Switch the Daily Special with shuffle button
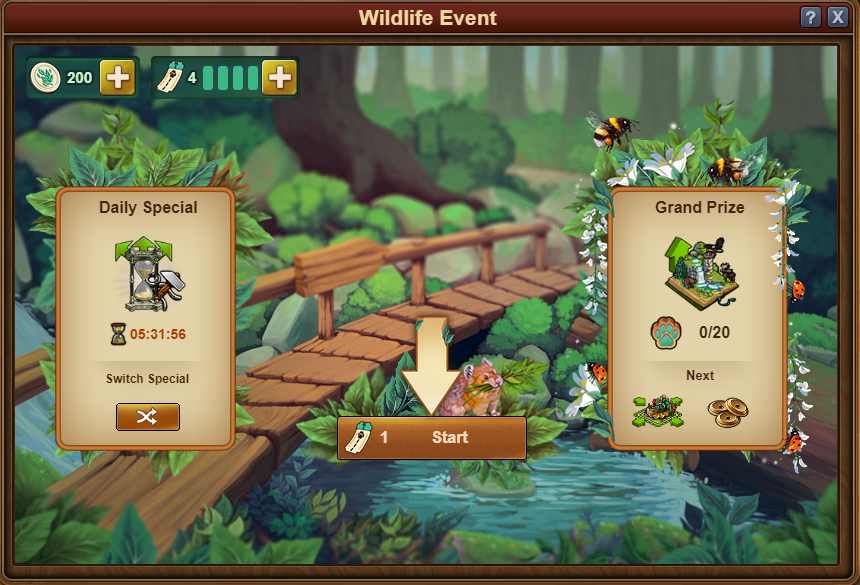This screenshot has height=585, width=860. [x=148, y=416]
